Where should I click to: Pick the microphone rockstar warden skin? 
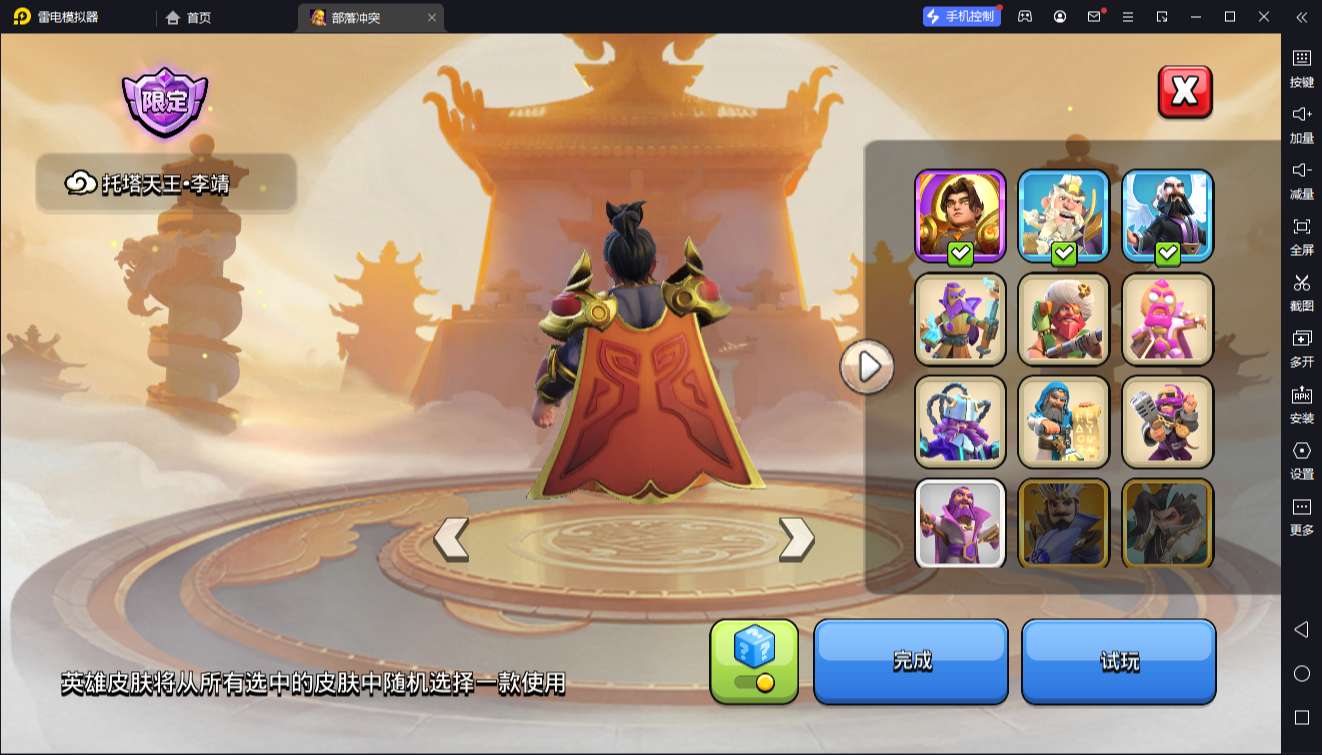click(1168, 422)
